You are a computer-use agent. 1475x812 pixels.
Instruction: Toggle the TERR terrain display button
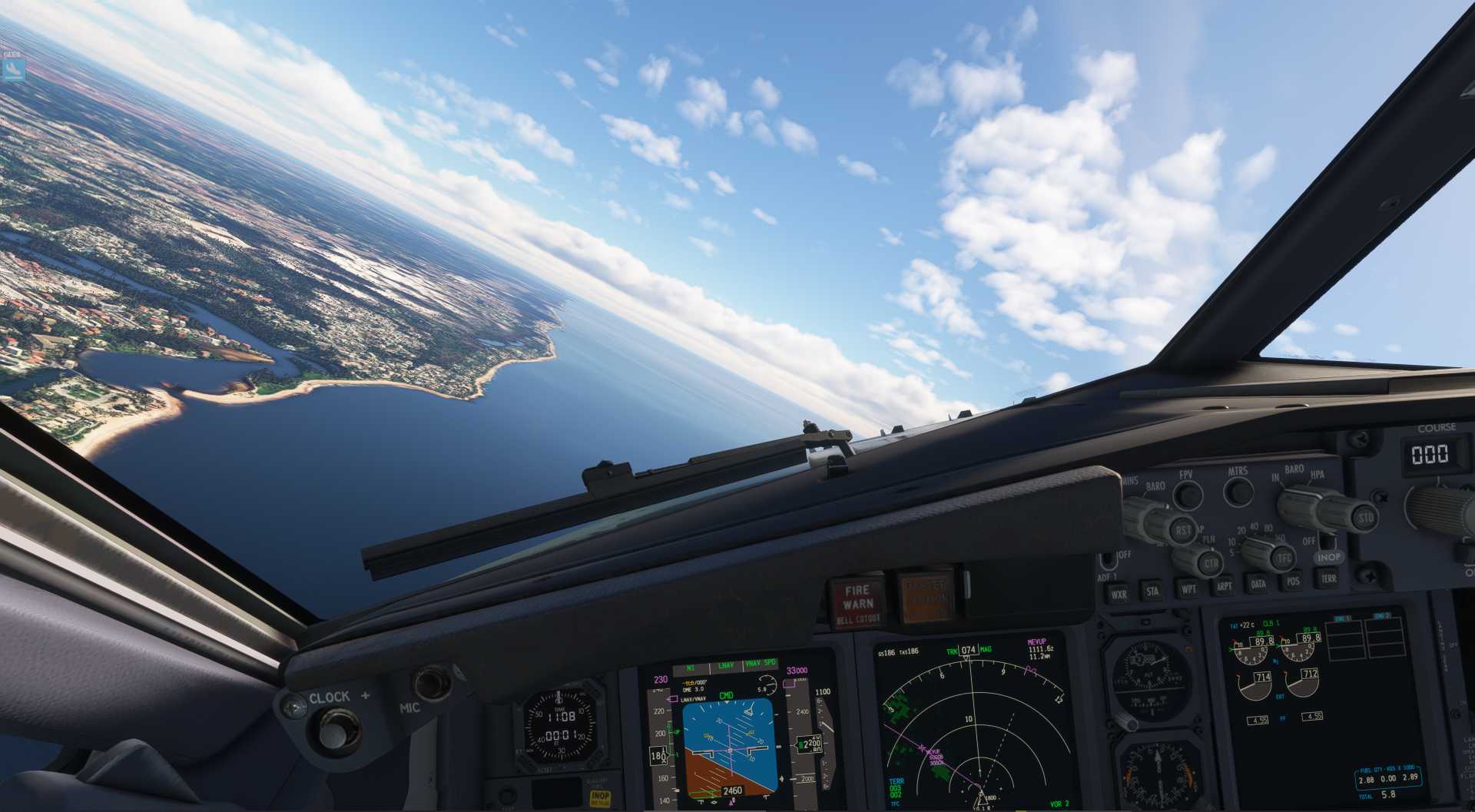point(1328,578)
